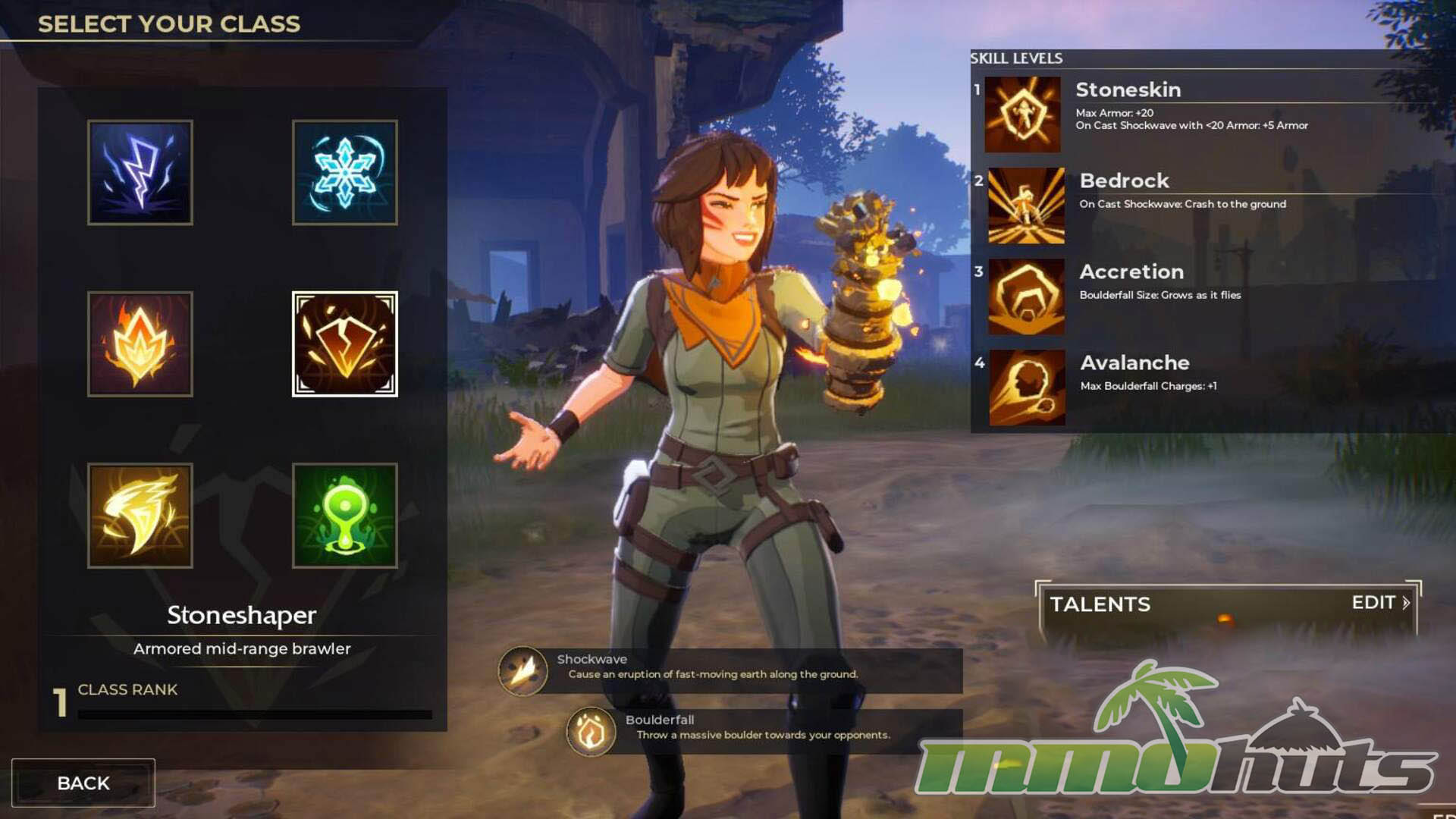Select the green toxic class icon

point(345,516)
